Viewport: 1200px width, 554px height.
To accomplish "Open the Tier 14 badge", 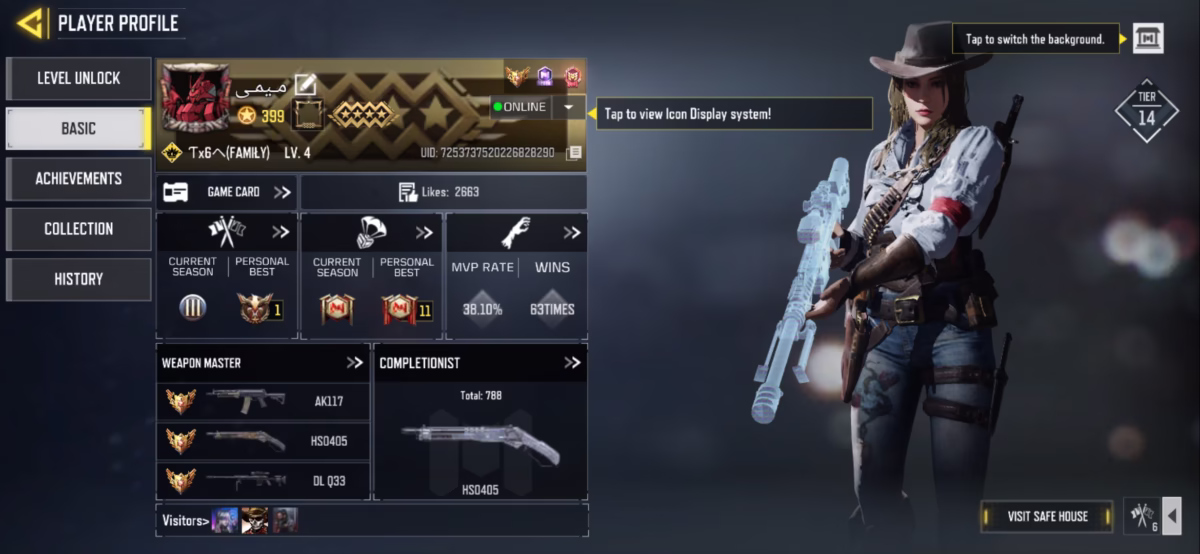I will (x=1146, y=110).
